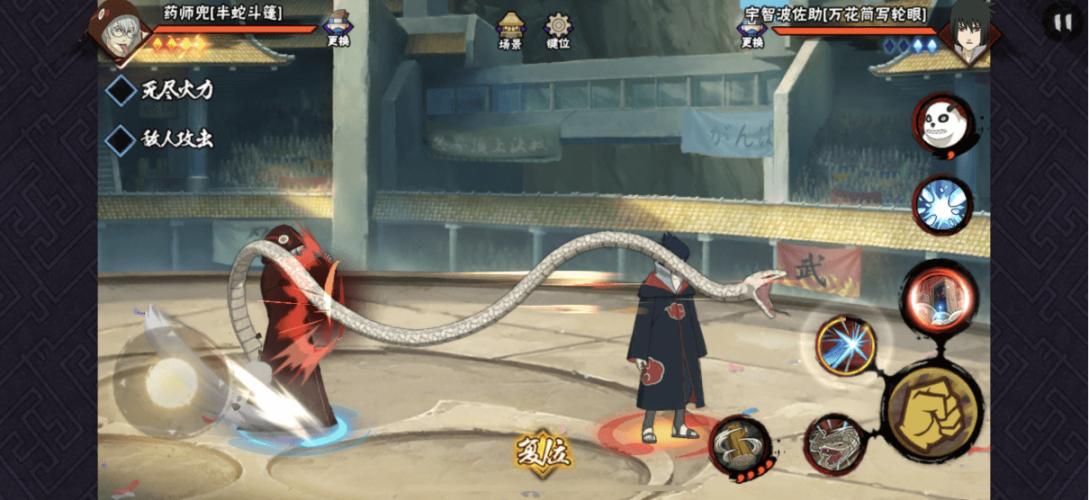Tap the 复位 reset button
Image resolution: width=1089 pixels, height=500 pixels.
click(543, 453)
